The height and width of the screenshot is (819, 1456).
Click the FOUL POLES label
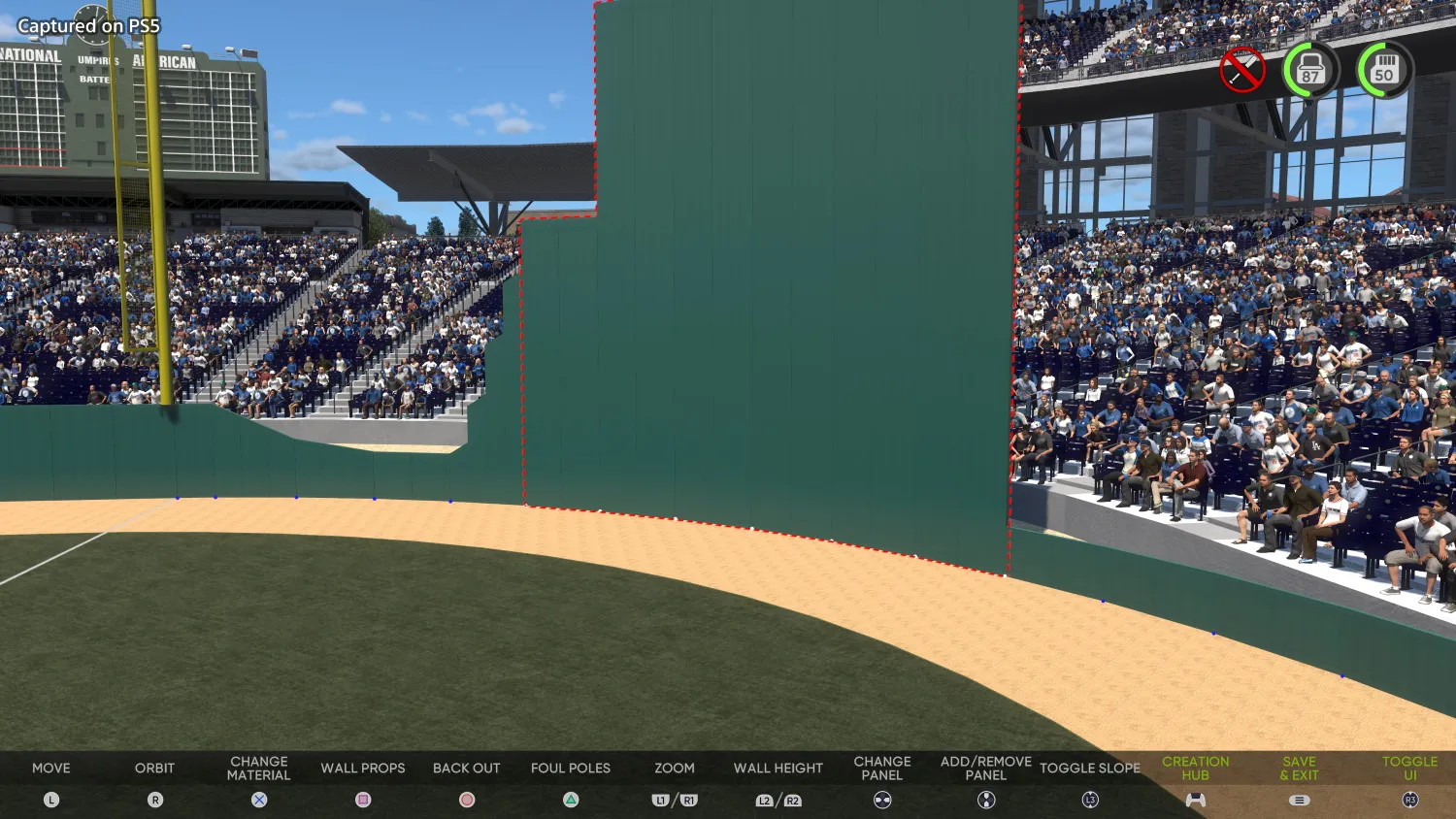coord(570,768)
